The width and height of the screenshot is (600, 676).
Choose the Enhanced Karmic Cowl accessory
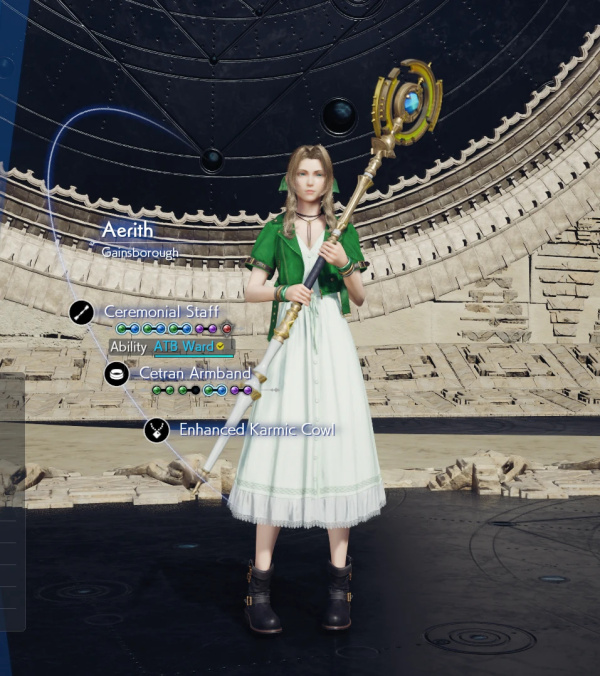pyautogui.click(x=256, y=430)
